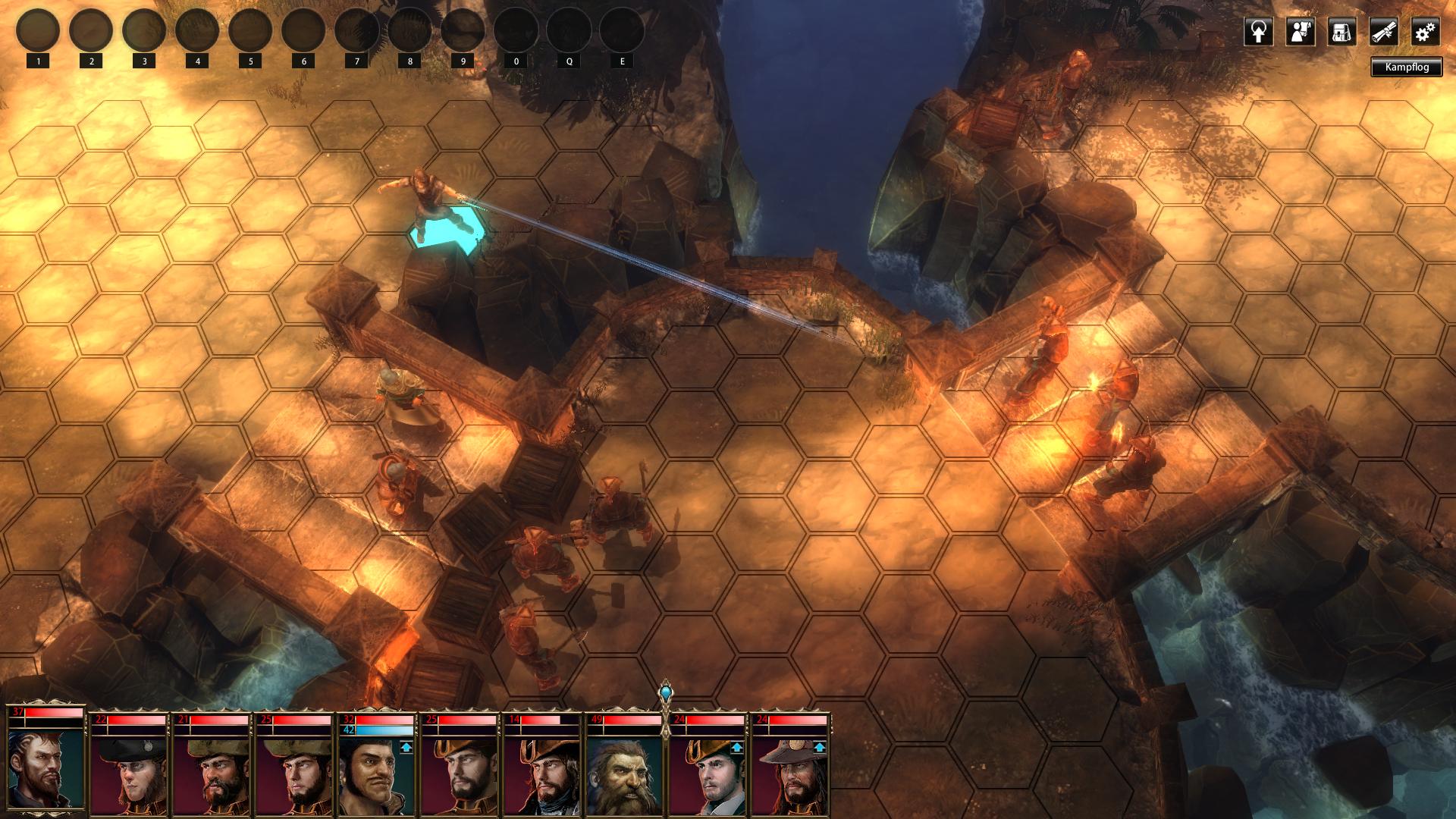Open the character sheet icon

[1300, 33]
